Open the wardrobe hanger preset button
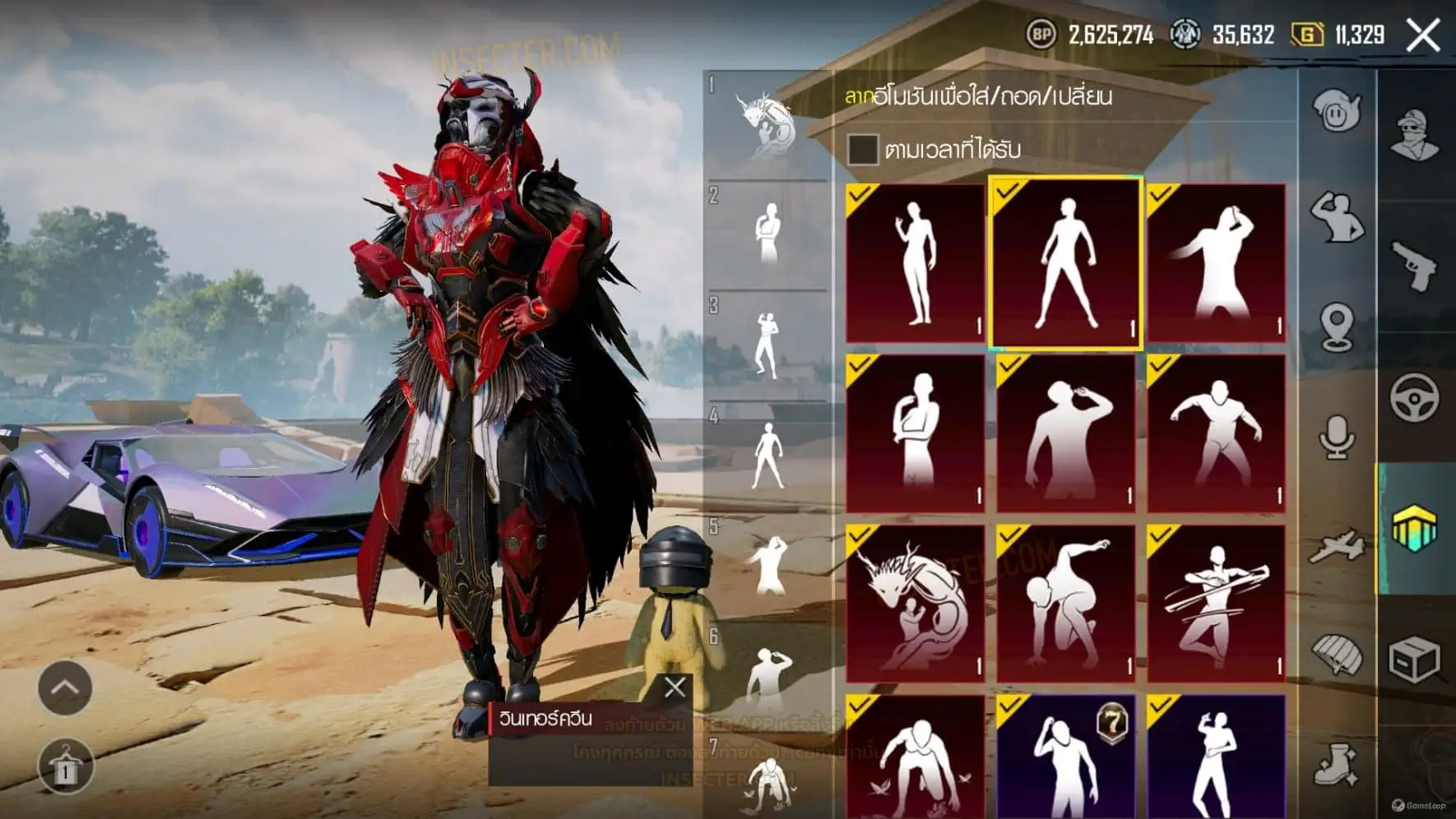 (65, 766)
